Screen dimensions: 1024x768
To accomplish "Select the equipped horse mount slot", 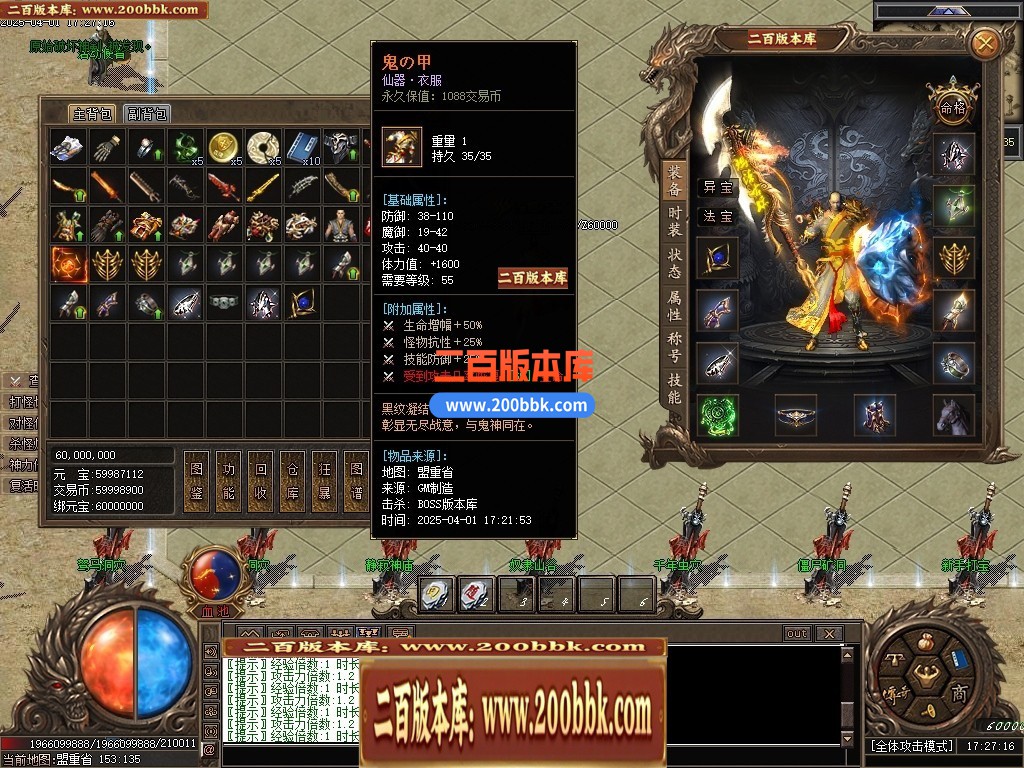I will point(954,415).
